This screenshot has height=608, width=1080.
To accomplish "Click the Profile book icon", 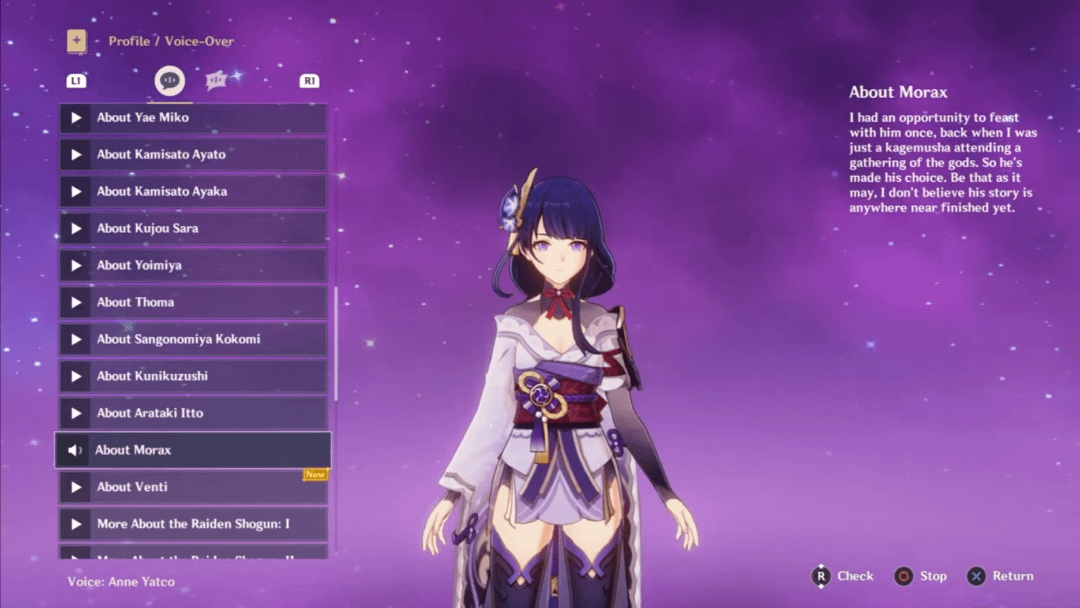I will (76, 41).
